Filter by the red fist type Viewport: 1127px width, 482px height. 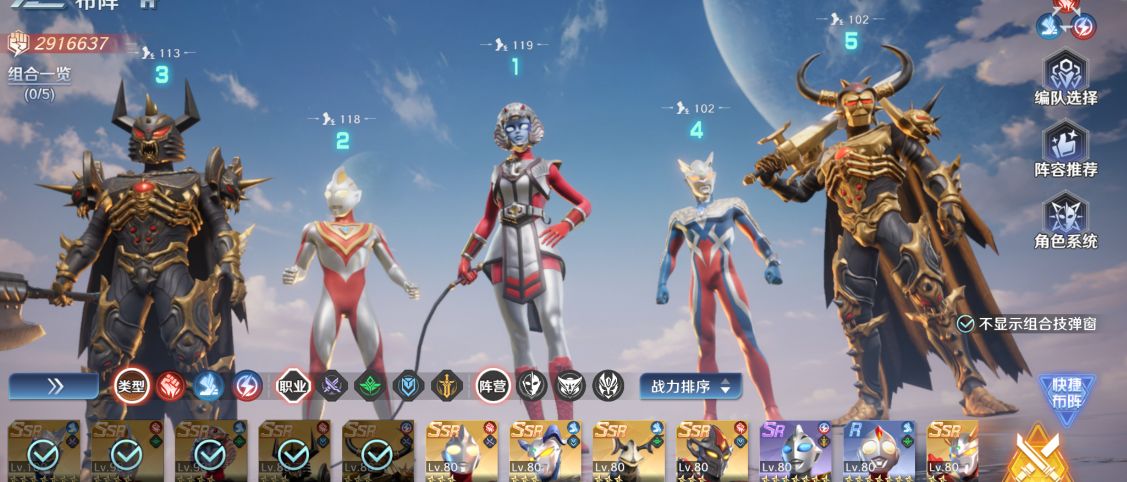tap(171, 386)
